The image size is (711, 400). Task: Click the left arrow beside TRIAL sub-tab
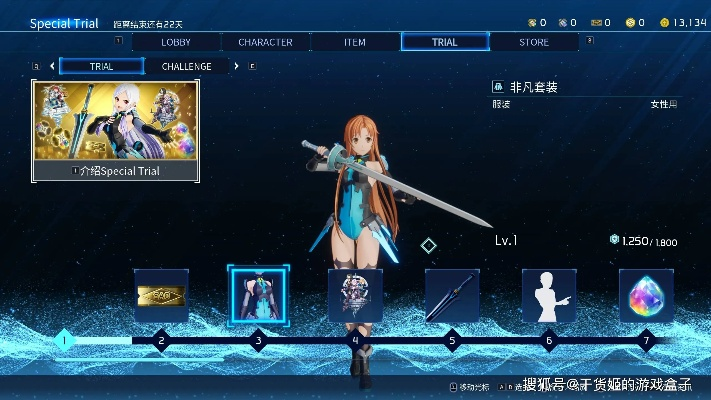(52, 67)
